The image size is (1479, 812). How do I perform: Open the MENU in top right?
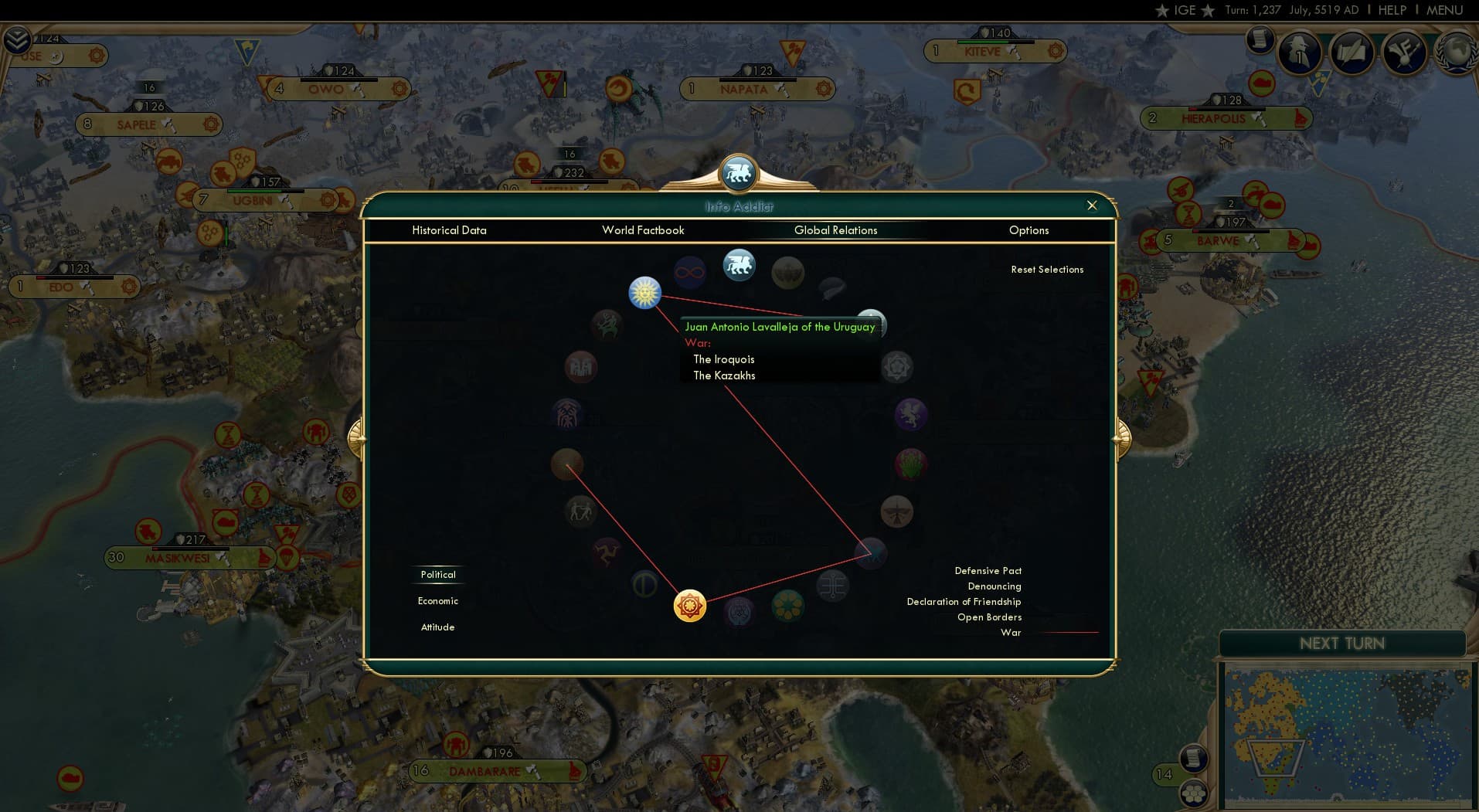1447,10
